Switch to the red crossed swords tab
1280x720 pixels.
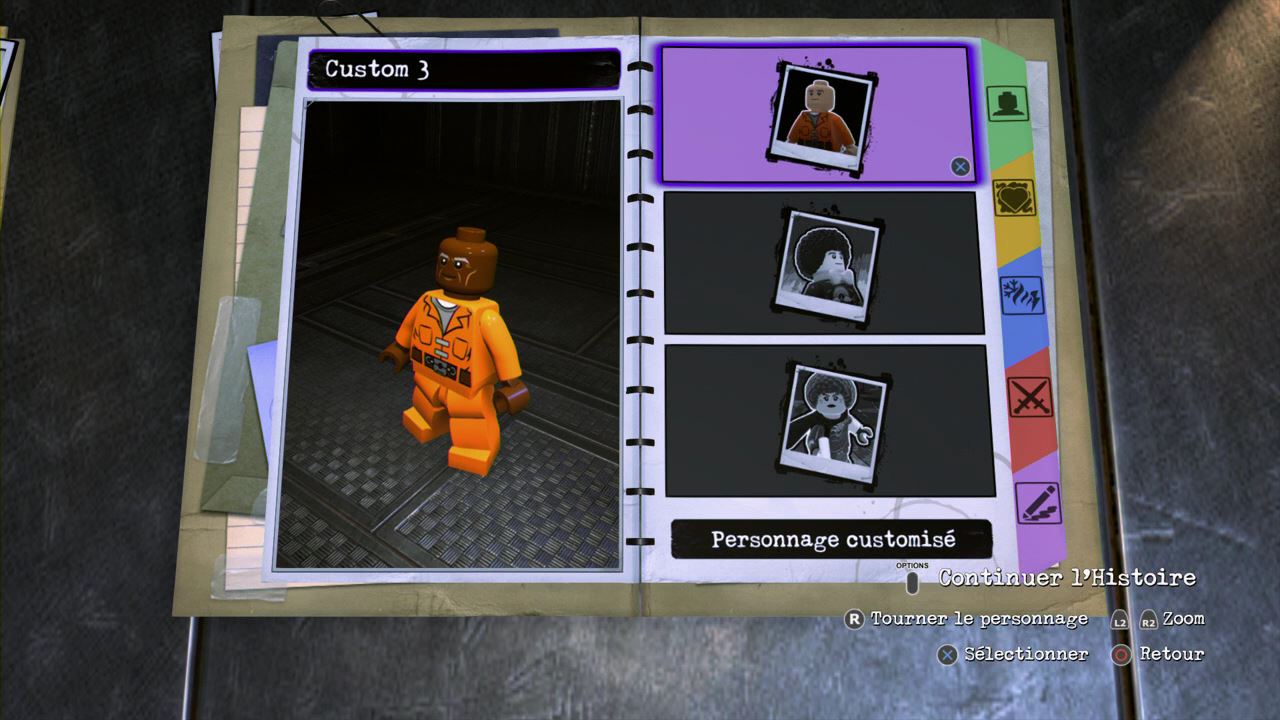pyautogui.click(x=1029, y=397)
